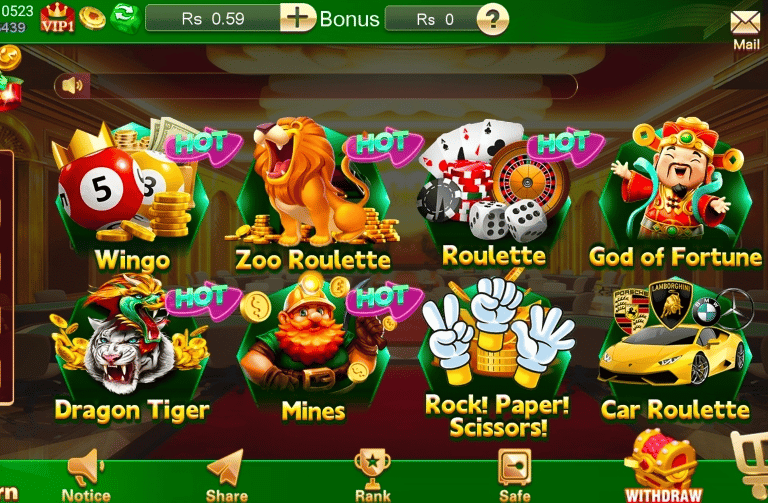This screenshot has height=503, width=768.
Task: Open the Safe
Action: coord(514,475)
